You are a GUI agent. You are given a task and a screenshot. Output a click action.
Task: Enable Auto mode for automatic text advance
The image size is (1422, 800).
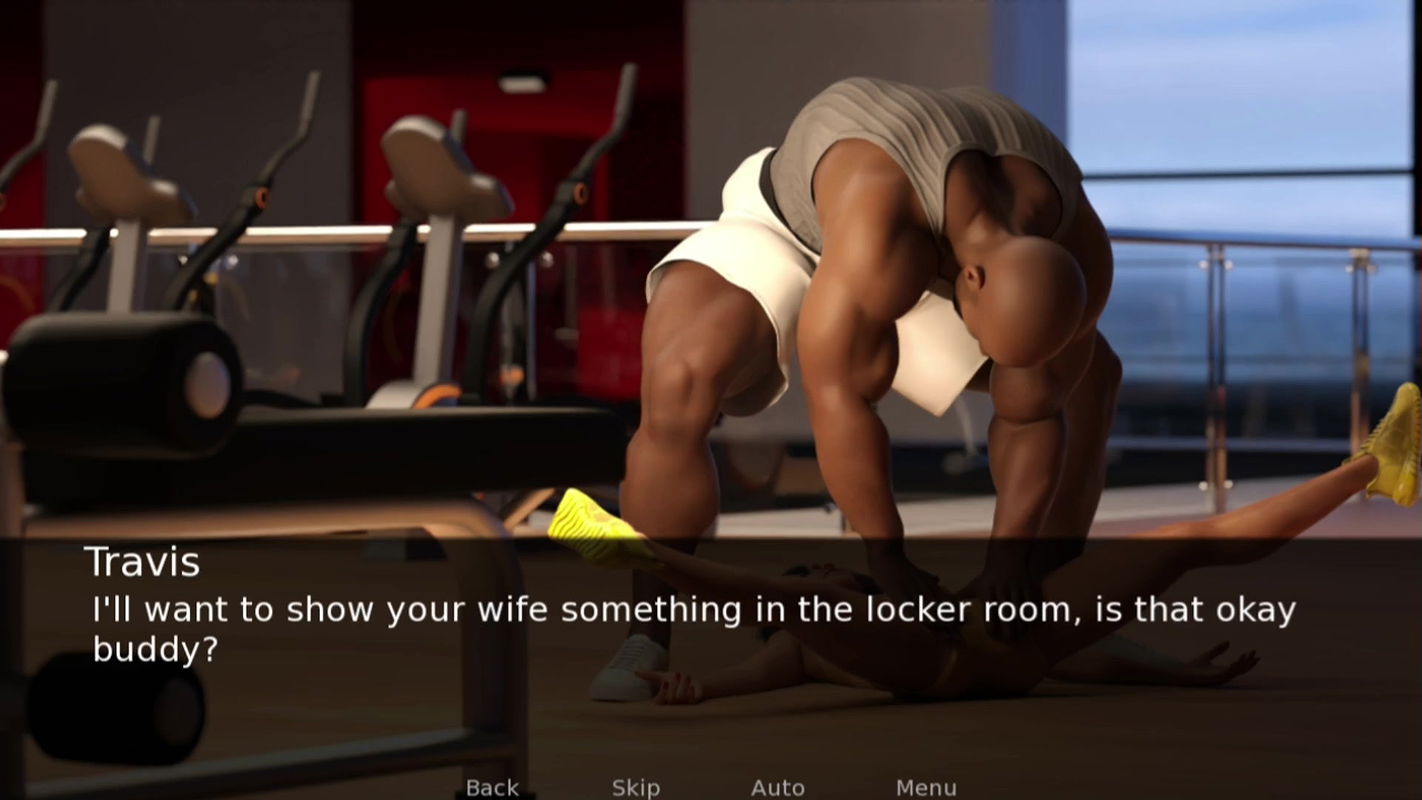tap(778, 787)
